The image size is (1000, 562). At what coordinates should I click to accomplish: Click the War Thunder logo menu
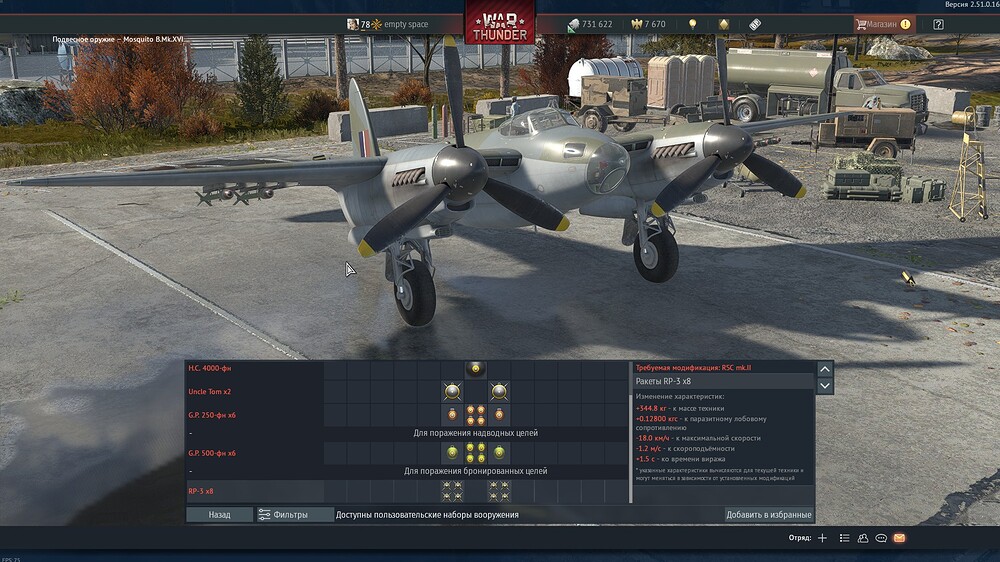tap(500, 24)
